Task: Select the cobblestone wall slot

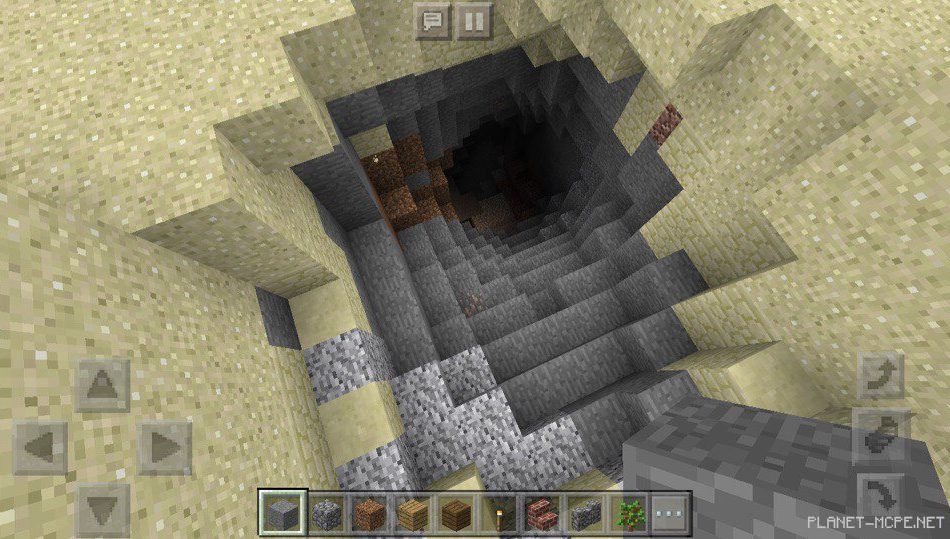Action: coord(583,514)
